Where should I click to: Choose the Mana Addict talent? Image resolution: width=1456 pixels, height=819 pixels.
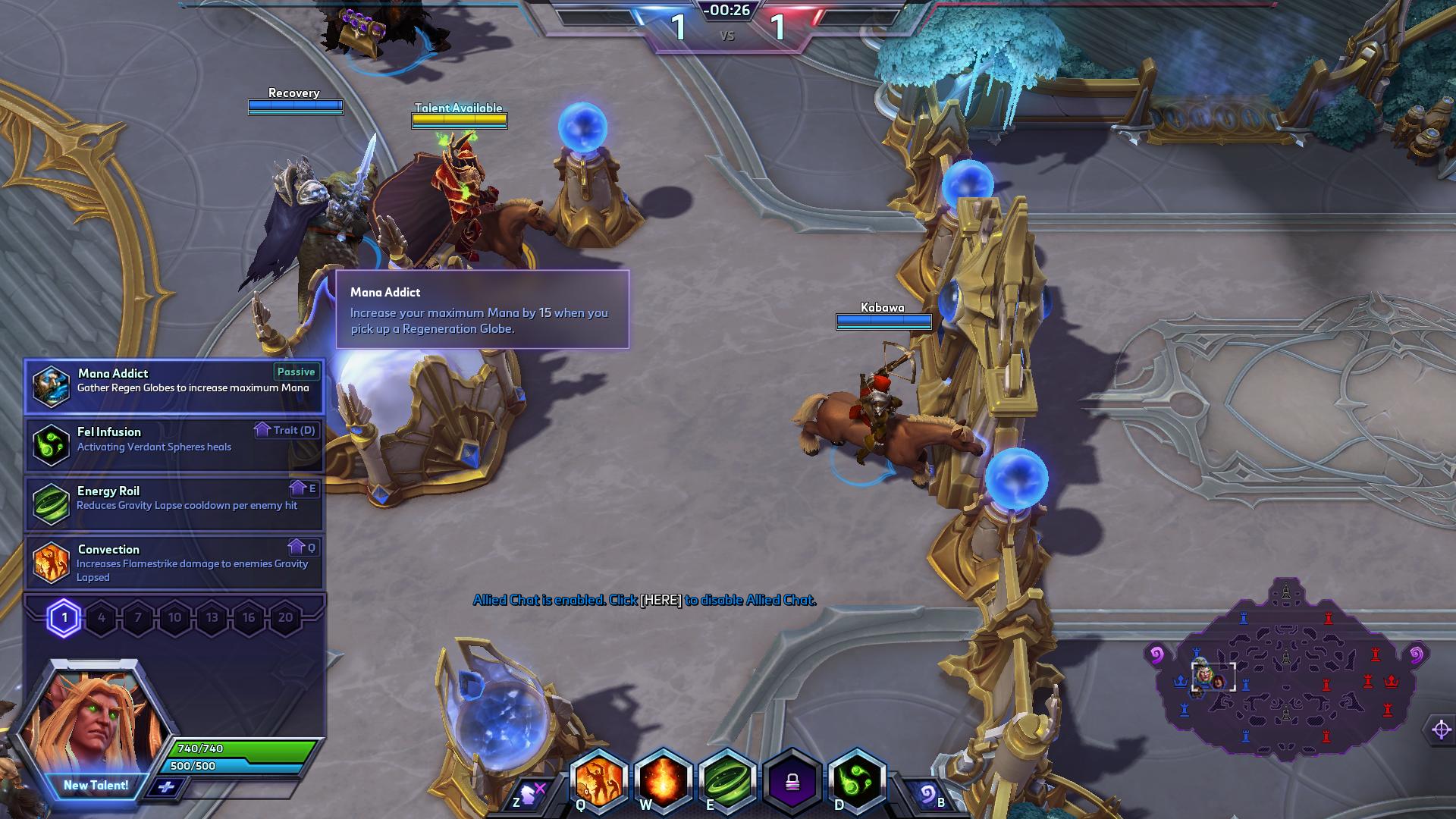pos(174,386)
